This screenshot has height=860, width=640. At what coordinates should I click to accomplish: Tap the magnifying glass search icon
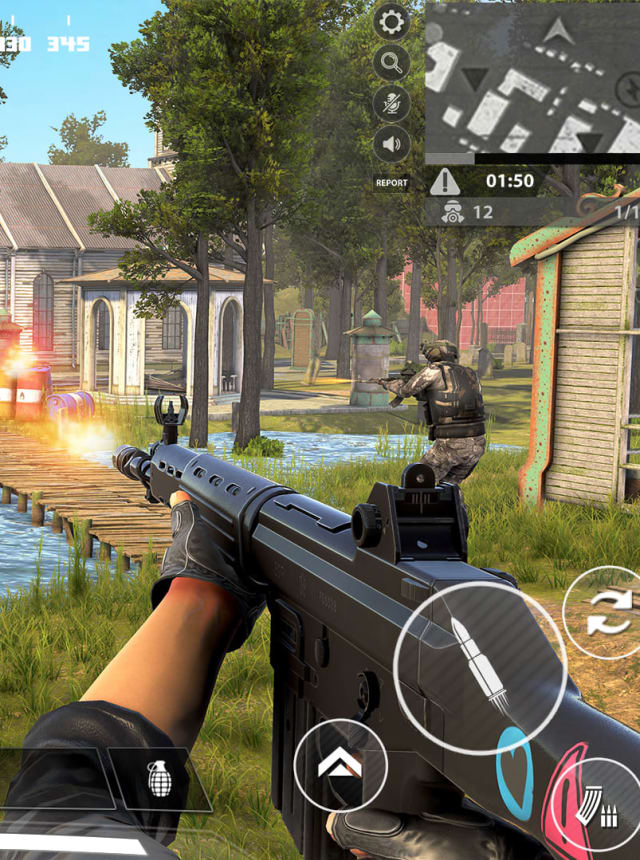[x=391, y=63]
